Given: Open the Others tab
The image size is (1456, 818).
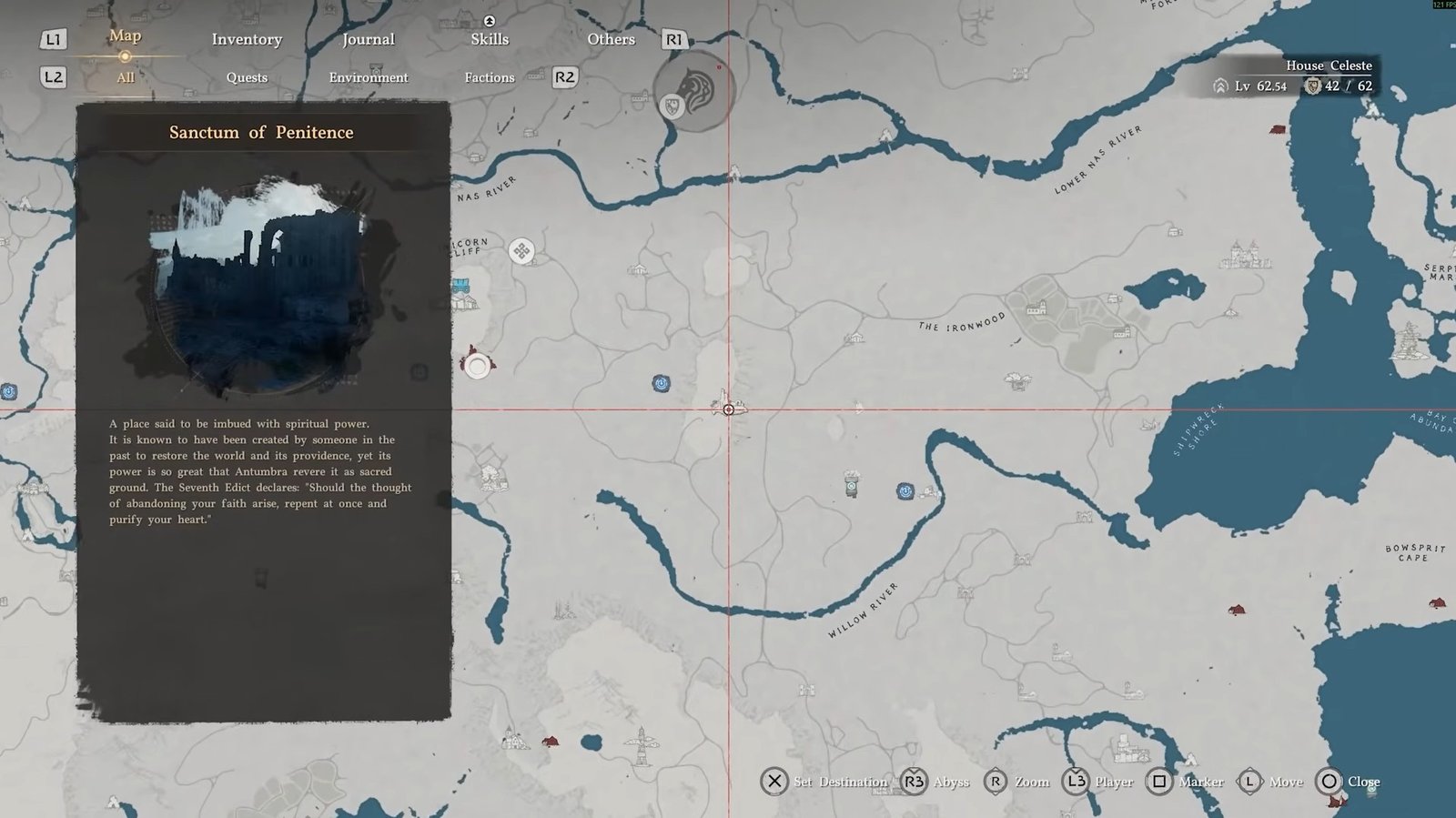Looking at the screenshot, I should 611,39.
